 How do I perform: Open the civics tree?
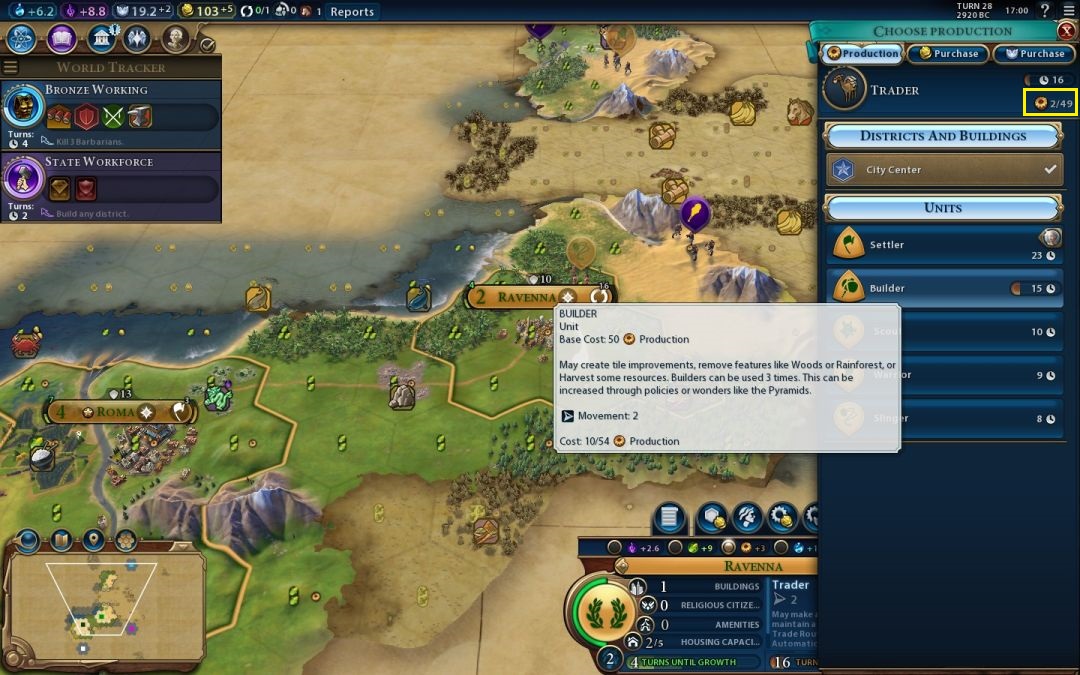62,39
